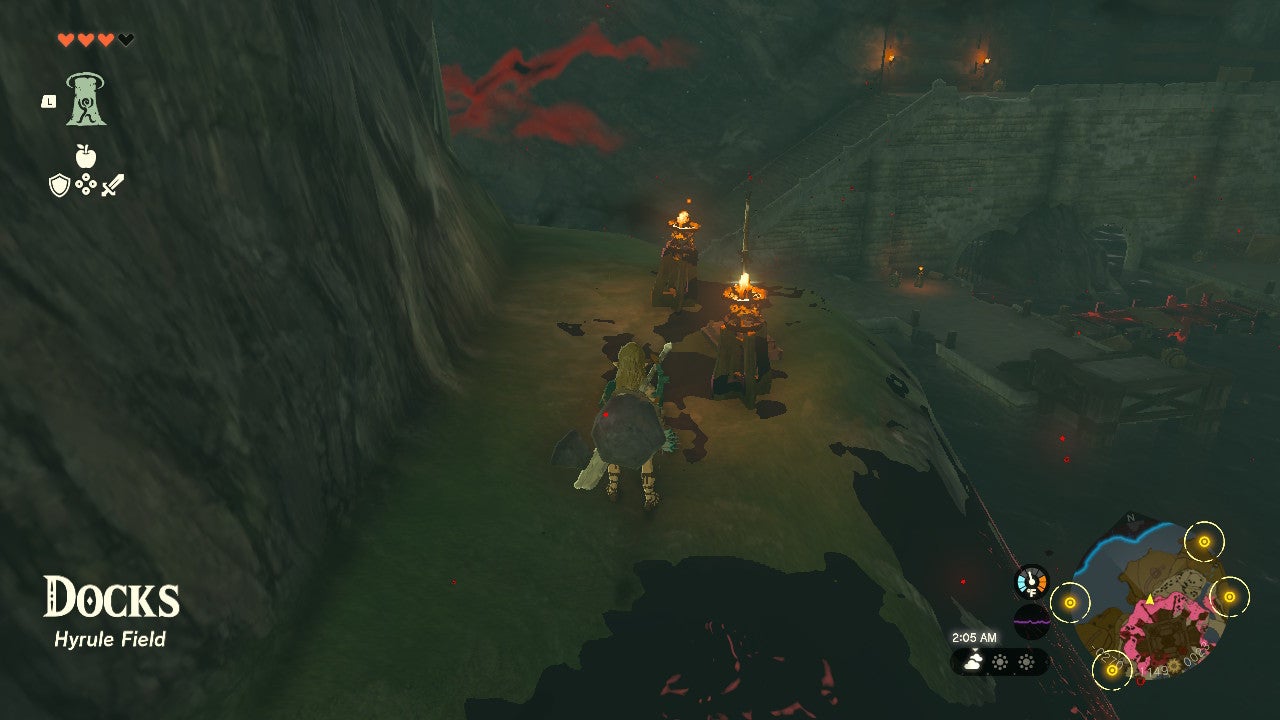
Task: Toggle the rightmost sunny forecast icon
Action: [1027, 662]
